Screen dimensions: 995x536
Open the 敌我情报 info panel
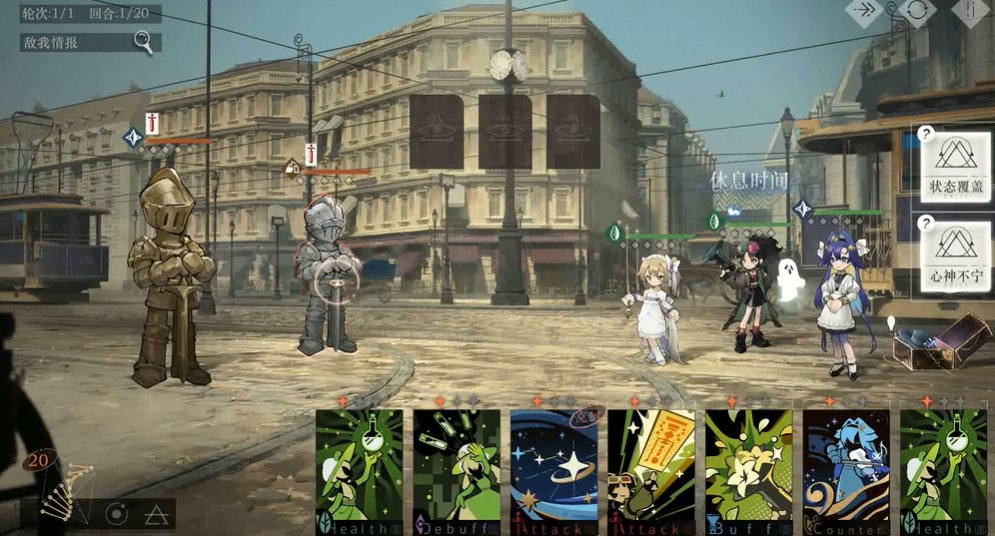click(90, 43)
